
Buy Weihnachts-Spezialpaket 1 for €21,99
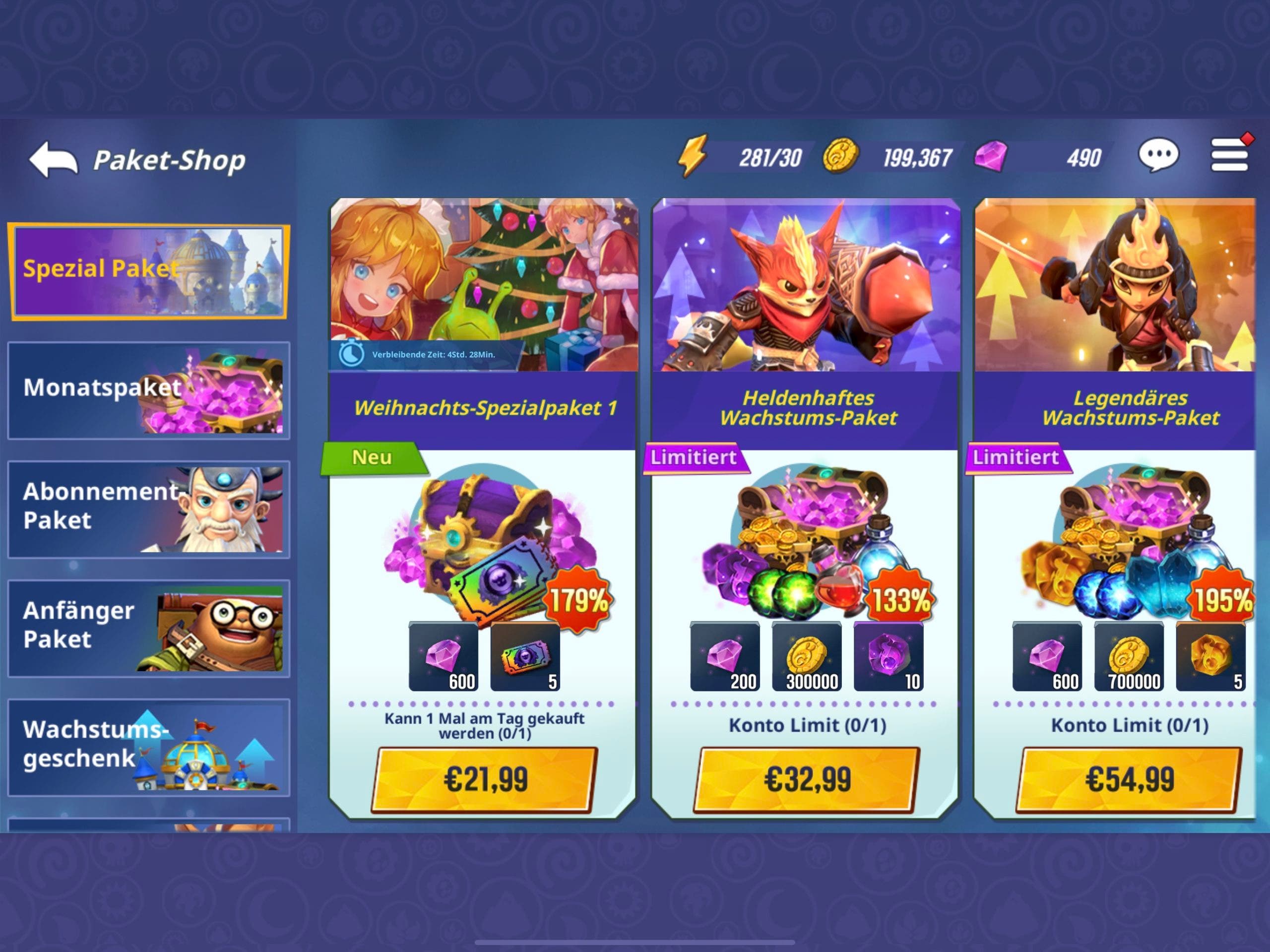[x=485, y=779]
